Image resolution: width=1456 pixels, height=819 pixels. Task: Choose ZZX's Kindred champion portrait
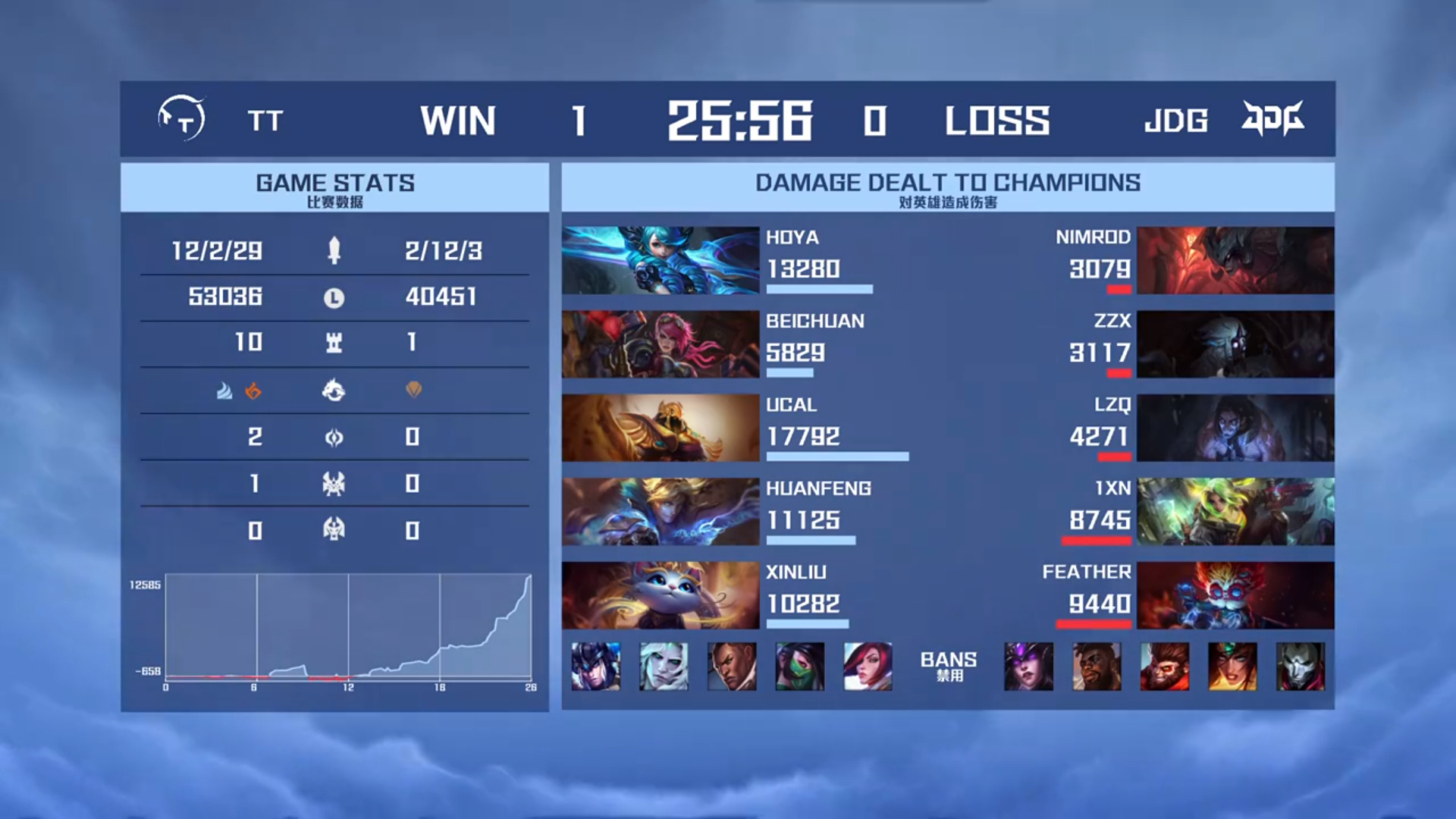(x=1235, y=344)
